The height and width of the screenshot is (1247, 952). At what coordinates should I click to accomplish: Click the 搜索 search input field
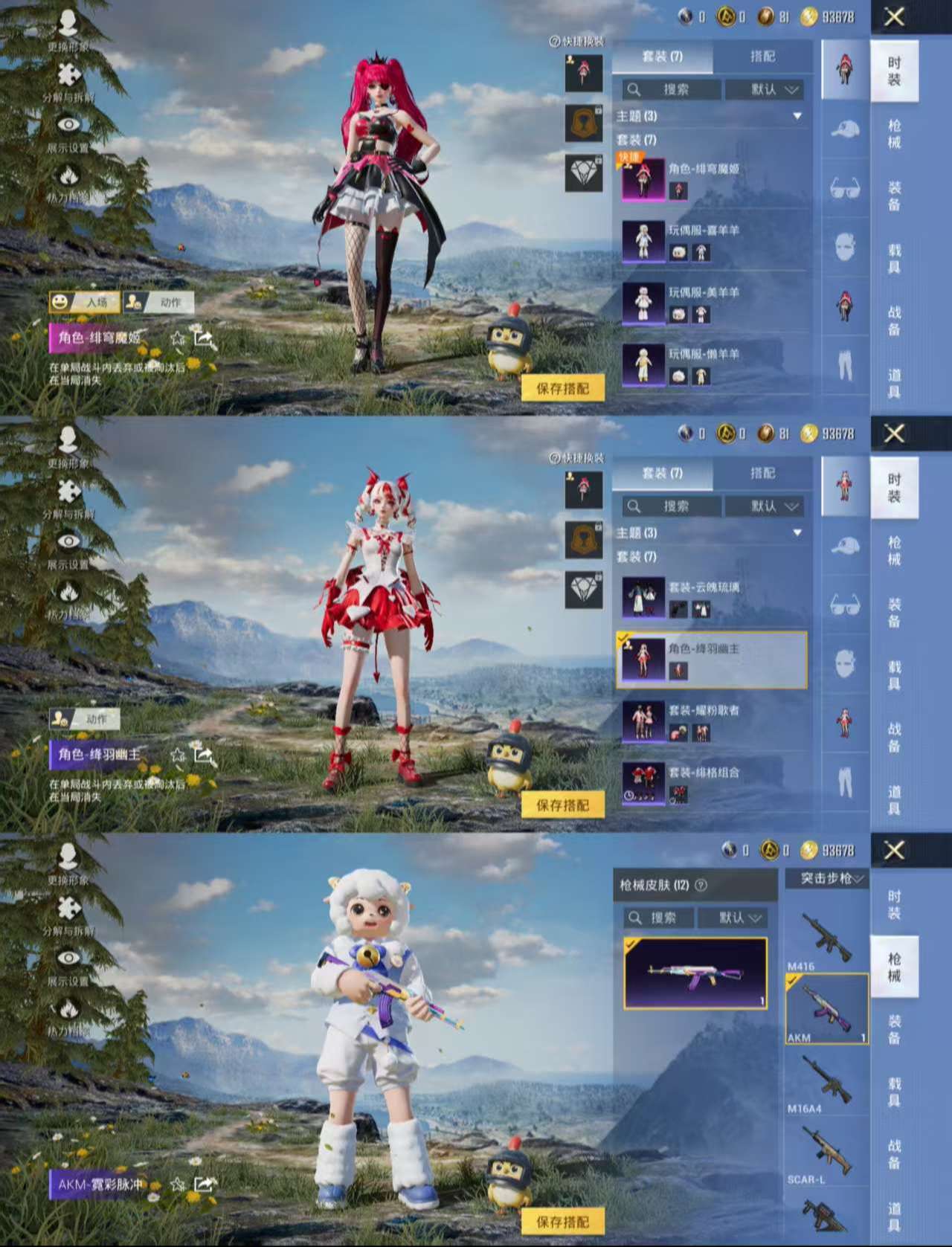point(673,90)
